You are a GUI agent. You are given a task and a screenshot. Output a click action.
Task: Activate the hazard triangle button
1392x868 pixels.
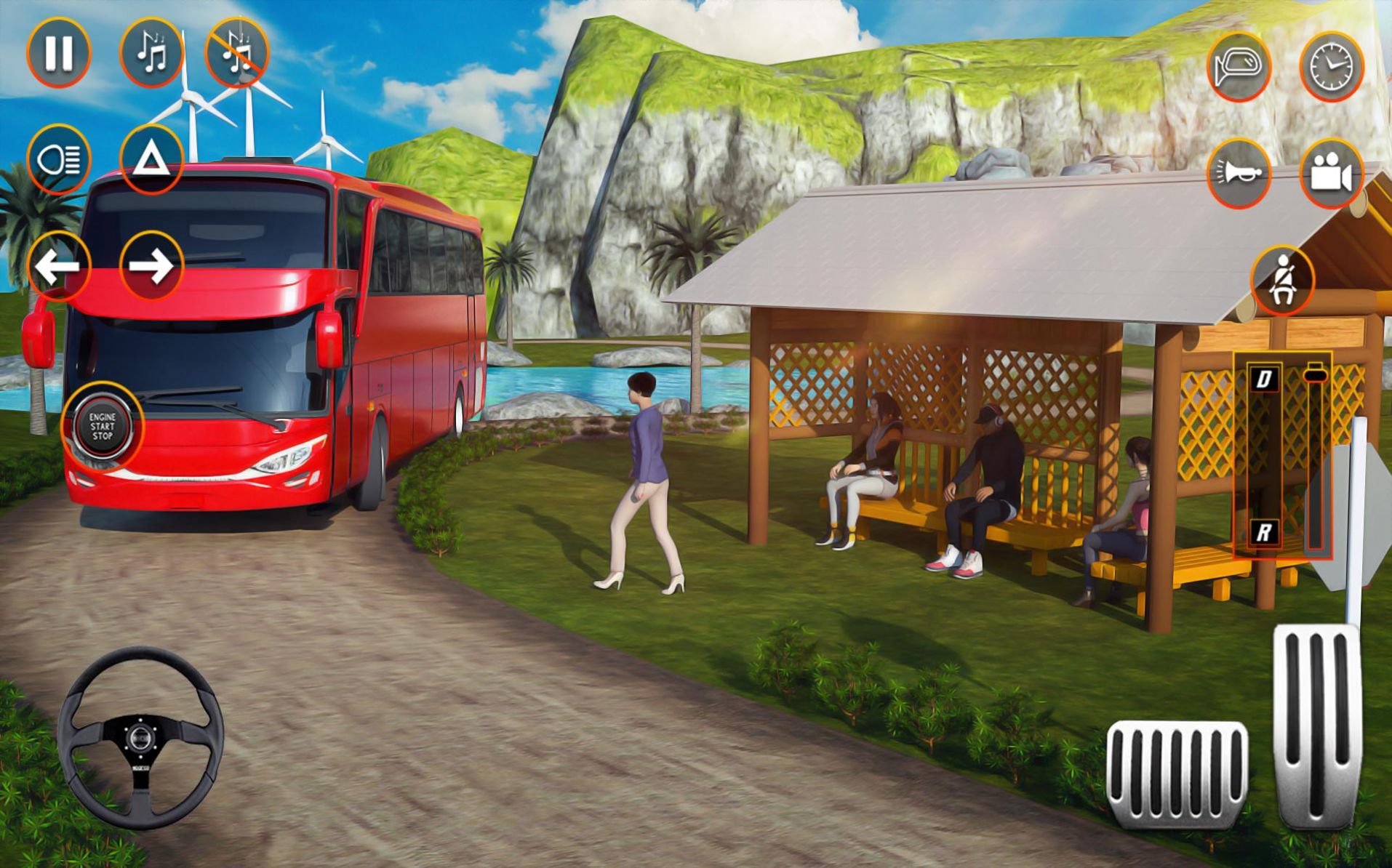click(151, 159)
